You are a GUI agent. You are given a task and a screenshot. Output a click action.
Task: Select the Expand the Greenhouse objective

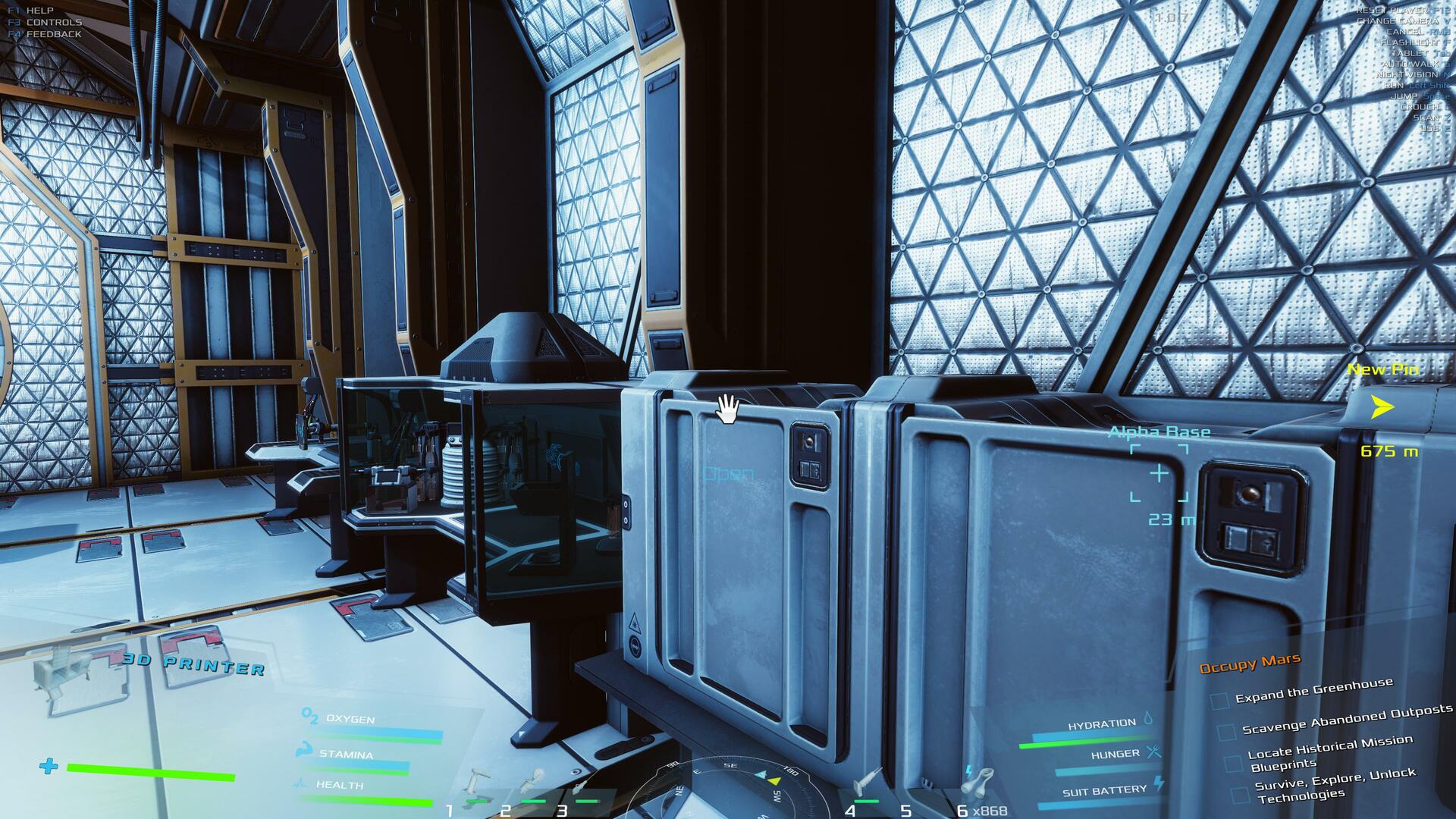1313,691
